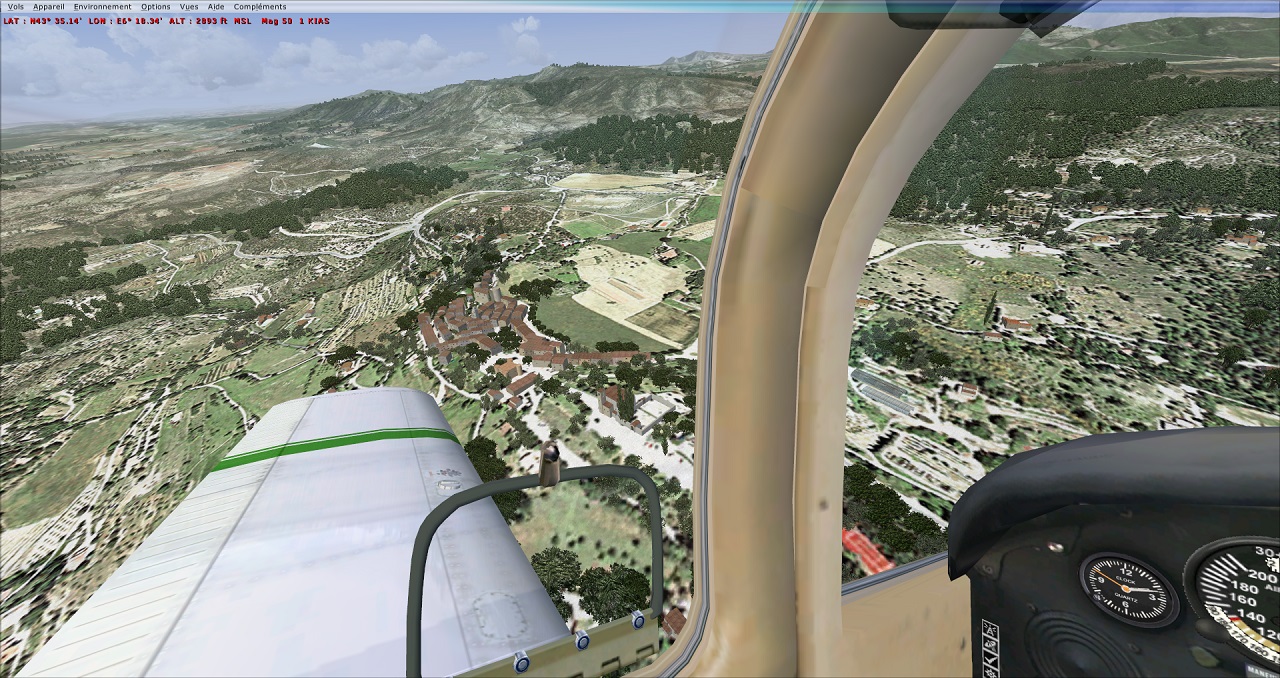Open the Appareil menu
This screenshot has height=678, width=1280.
coord(48,6)
